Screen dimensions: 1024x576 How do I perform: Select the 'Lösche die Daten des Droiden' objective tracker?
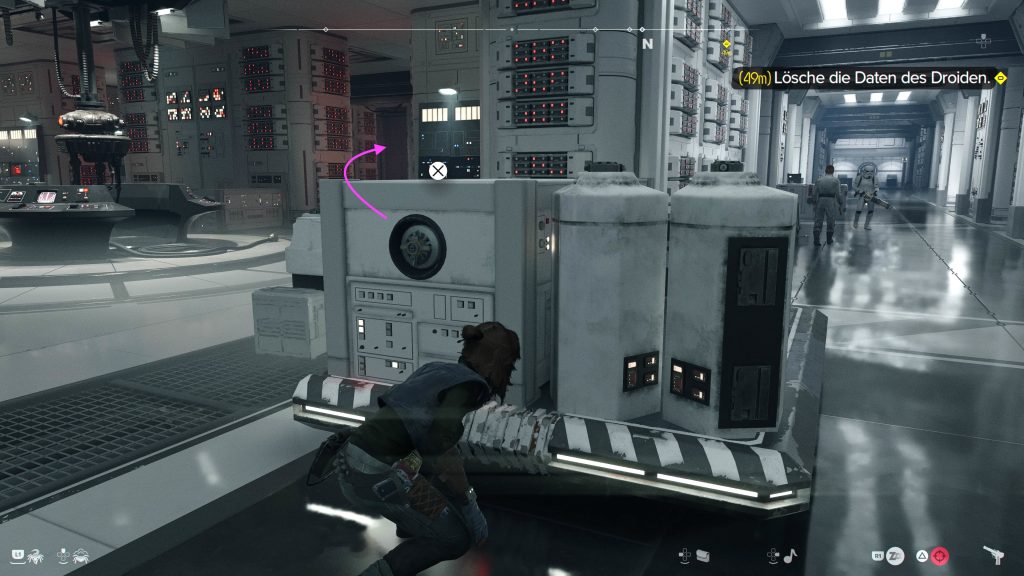(x=868, y=77)
